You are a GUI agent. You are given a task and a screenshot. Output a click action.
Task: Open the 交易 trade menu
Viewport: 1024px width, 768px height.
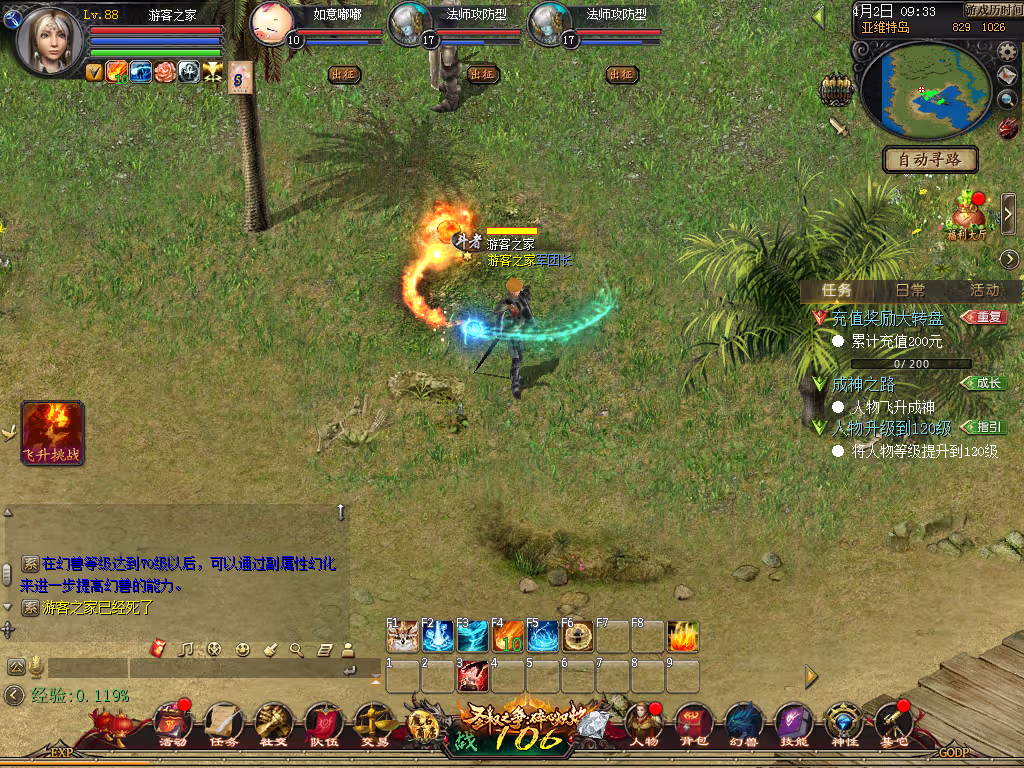point(373,723)
